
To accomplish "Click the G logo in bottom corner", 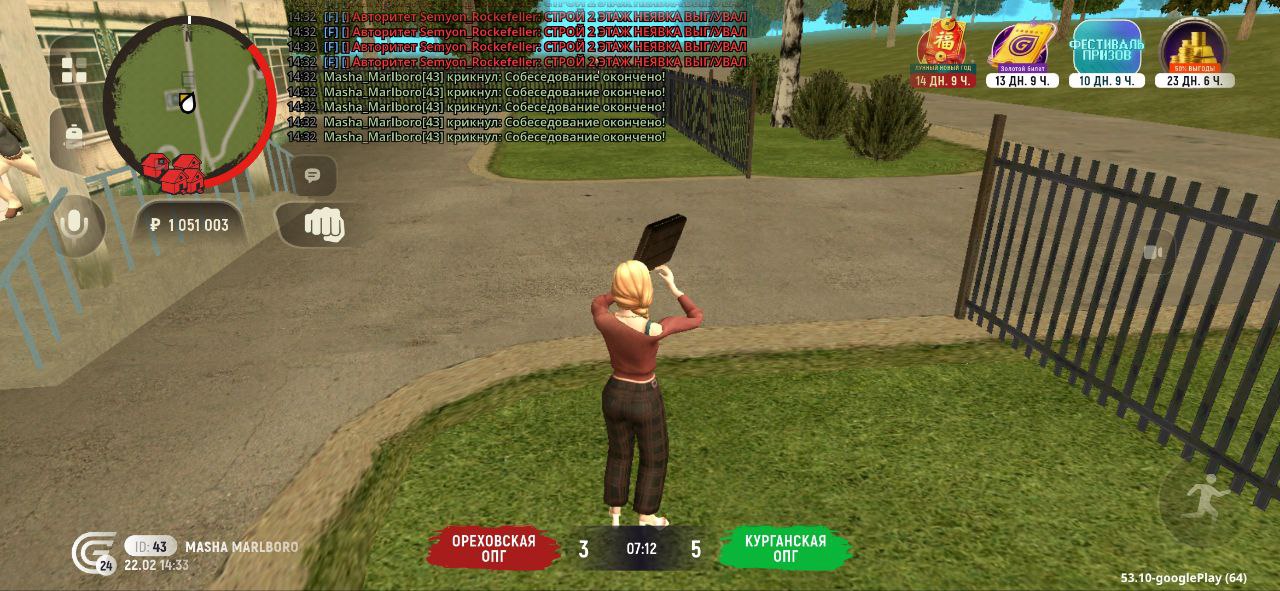I will pyautogui.click(x=92, y=553).
